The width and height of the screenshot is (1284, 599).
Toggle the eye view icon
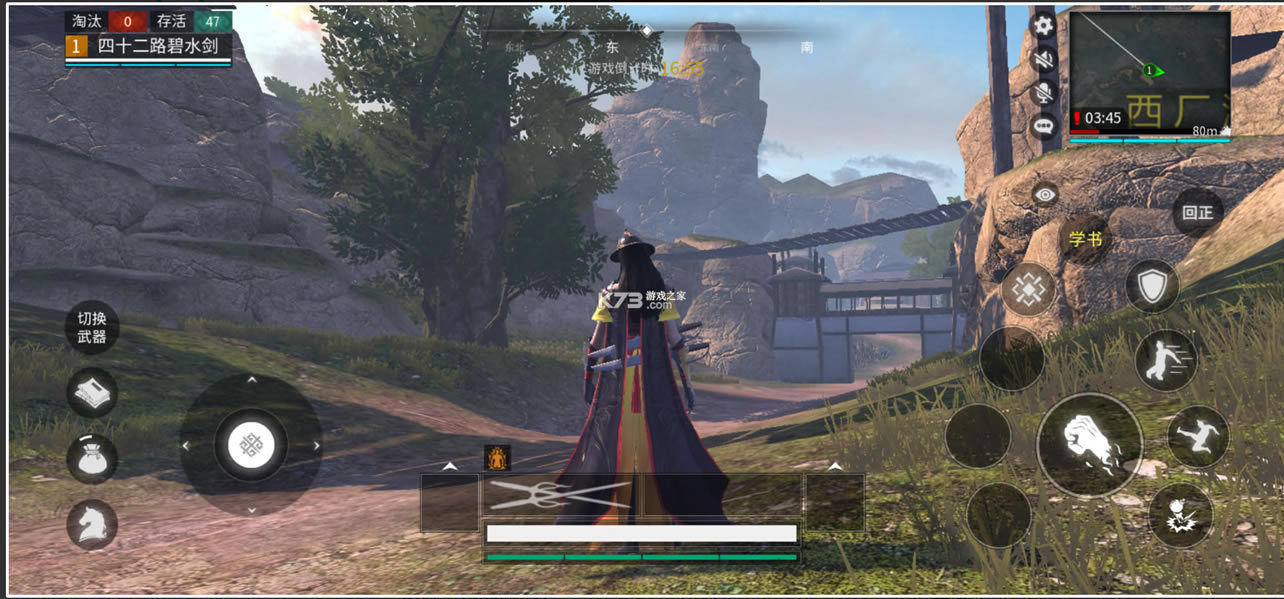1045,195
